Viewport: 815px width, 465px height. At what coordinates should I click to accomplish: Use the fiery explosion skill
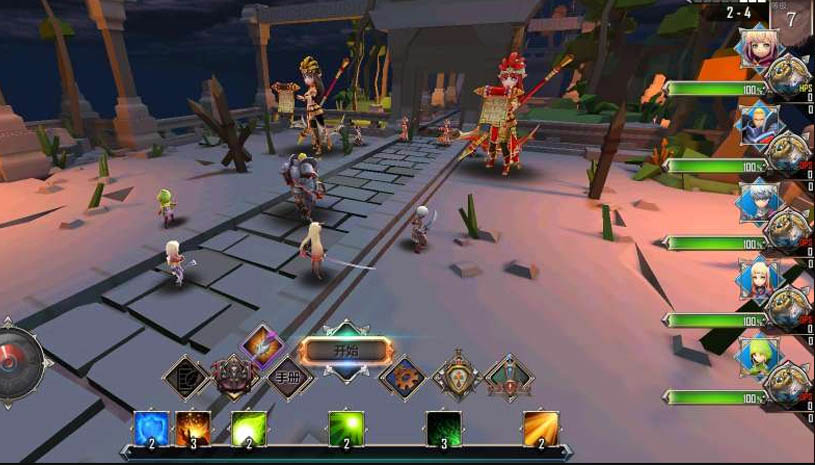[192, 428]
